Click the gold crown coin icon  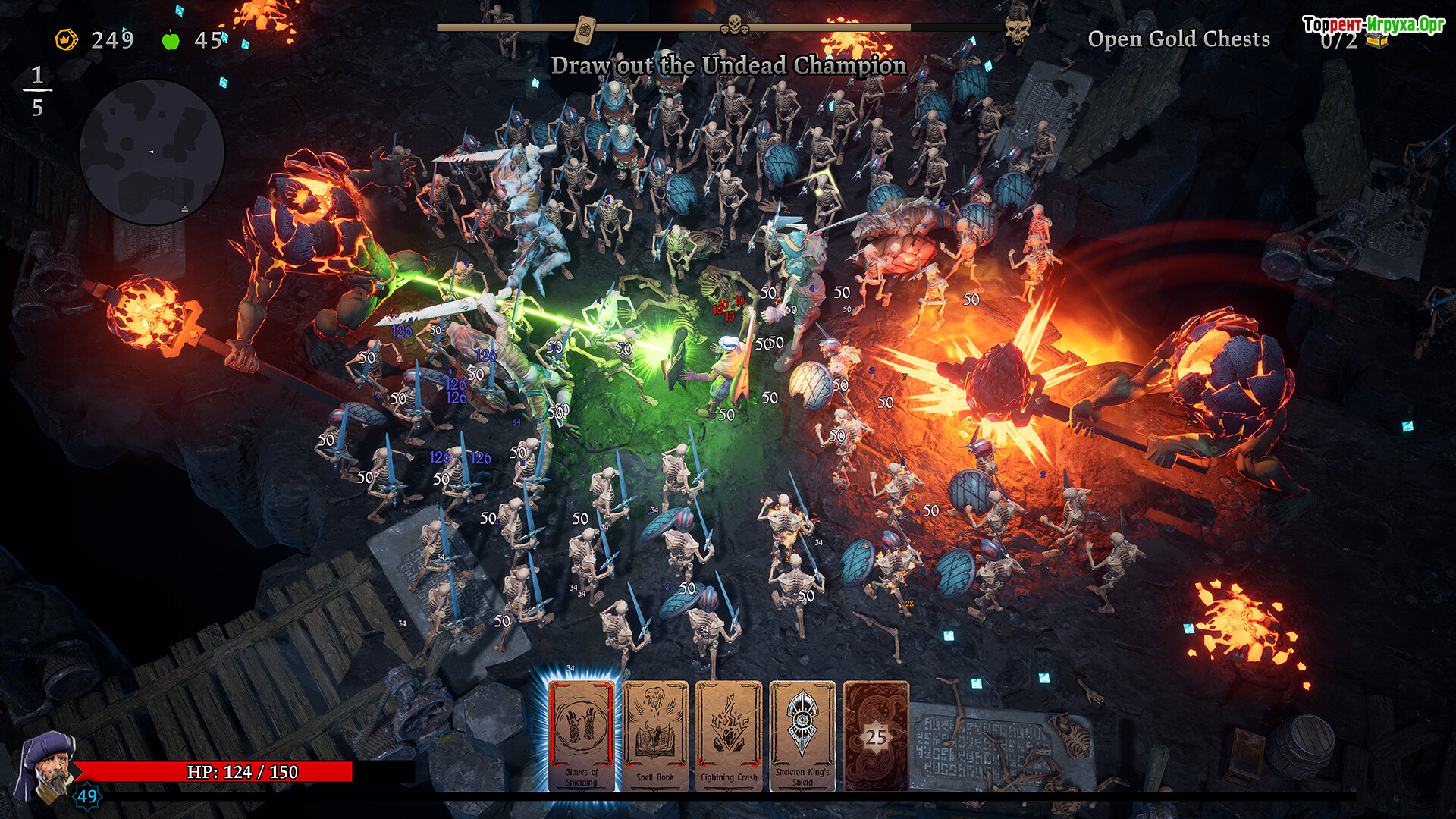coord(67,39)
